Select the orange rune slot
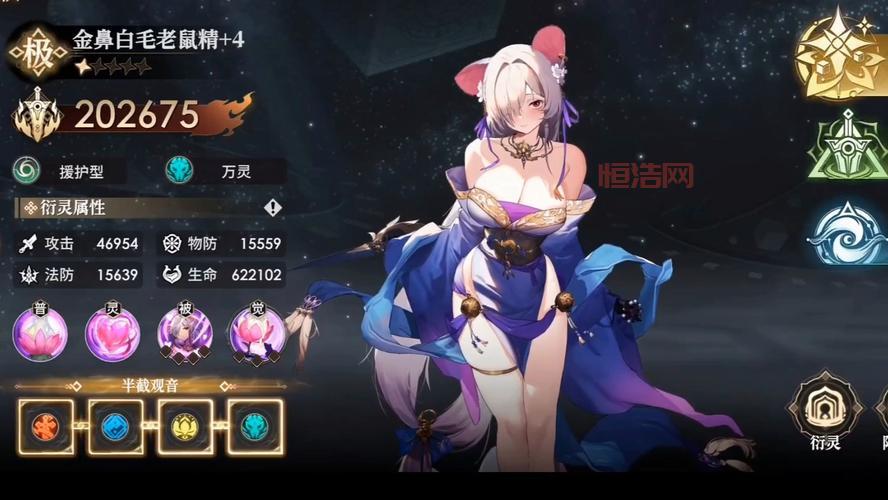 click(46, 427)
